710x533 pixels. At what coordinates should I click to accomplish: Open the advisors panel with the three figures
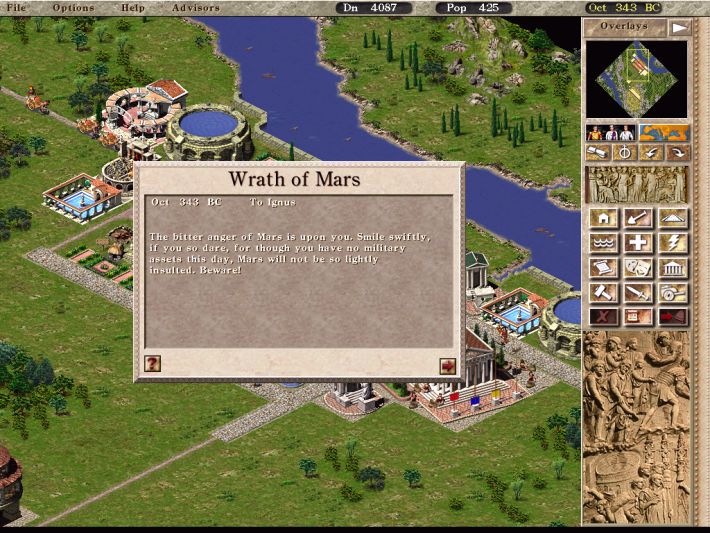(611, 133)
